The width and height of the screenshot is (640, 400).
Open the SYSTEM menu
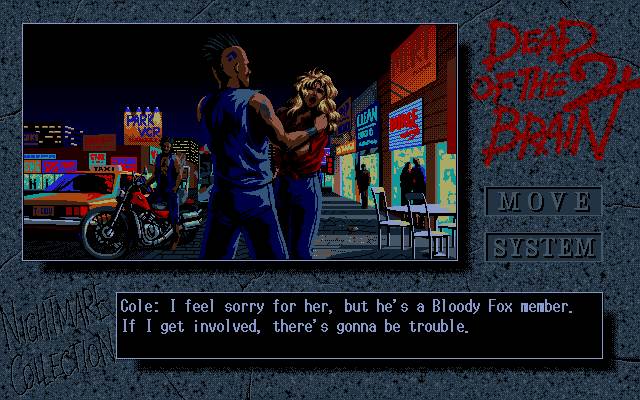pos(543,246)
